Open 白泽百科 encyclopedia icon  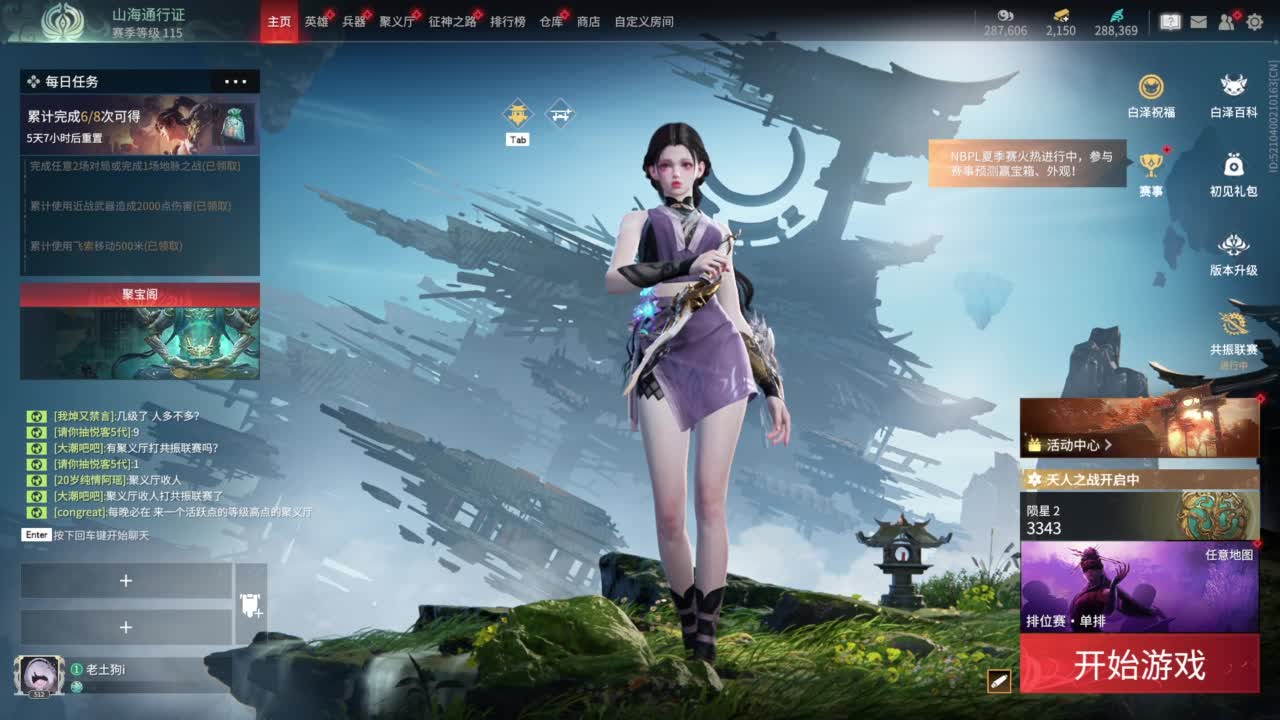(x=1233, y=85)
